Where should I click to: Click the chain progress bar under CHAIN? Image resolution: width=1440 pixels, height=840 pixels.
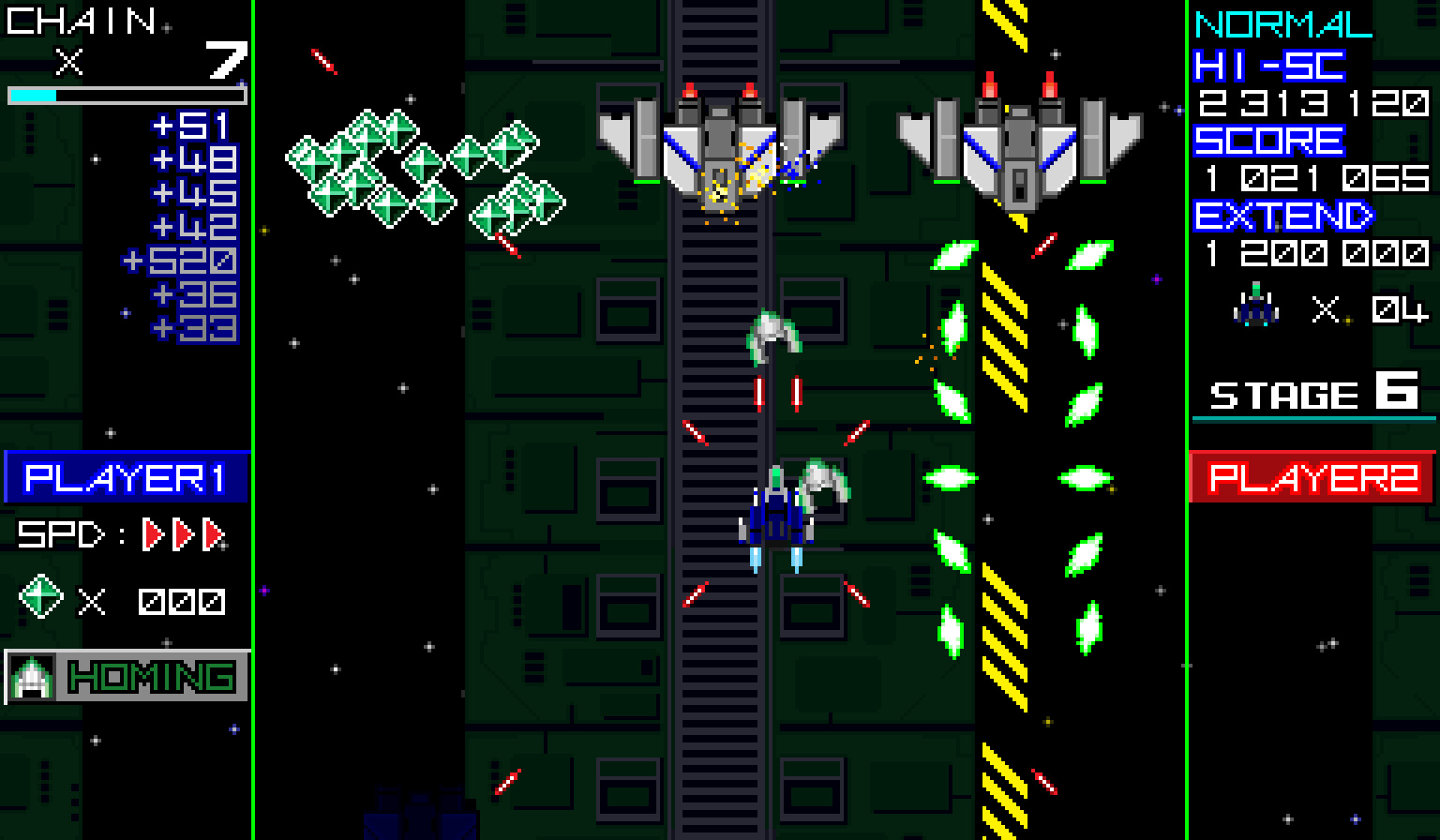125,93
